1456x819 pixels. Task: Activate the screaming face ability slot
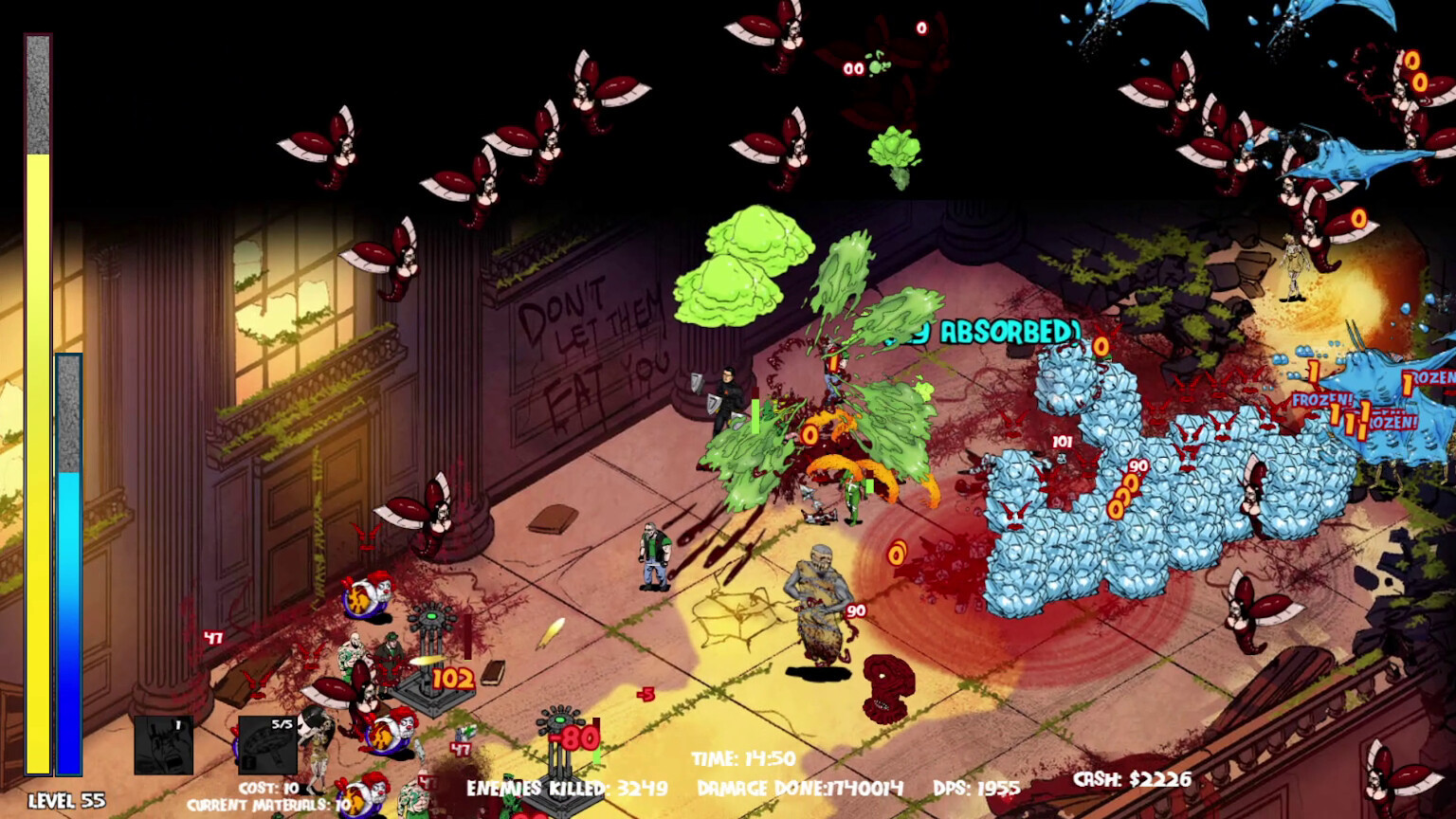(x=163, y=745)
